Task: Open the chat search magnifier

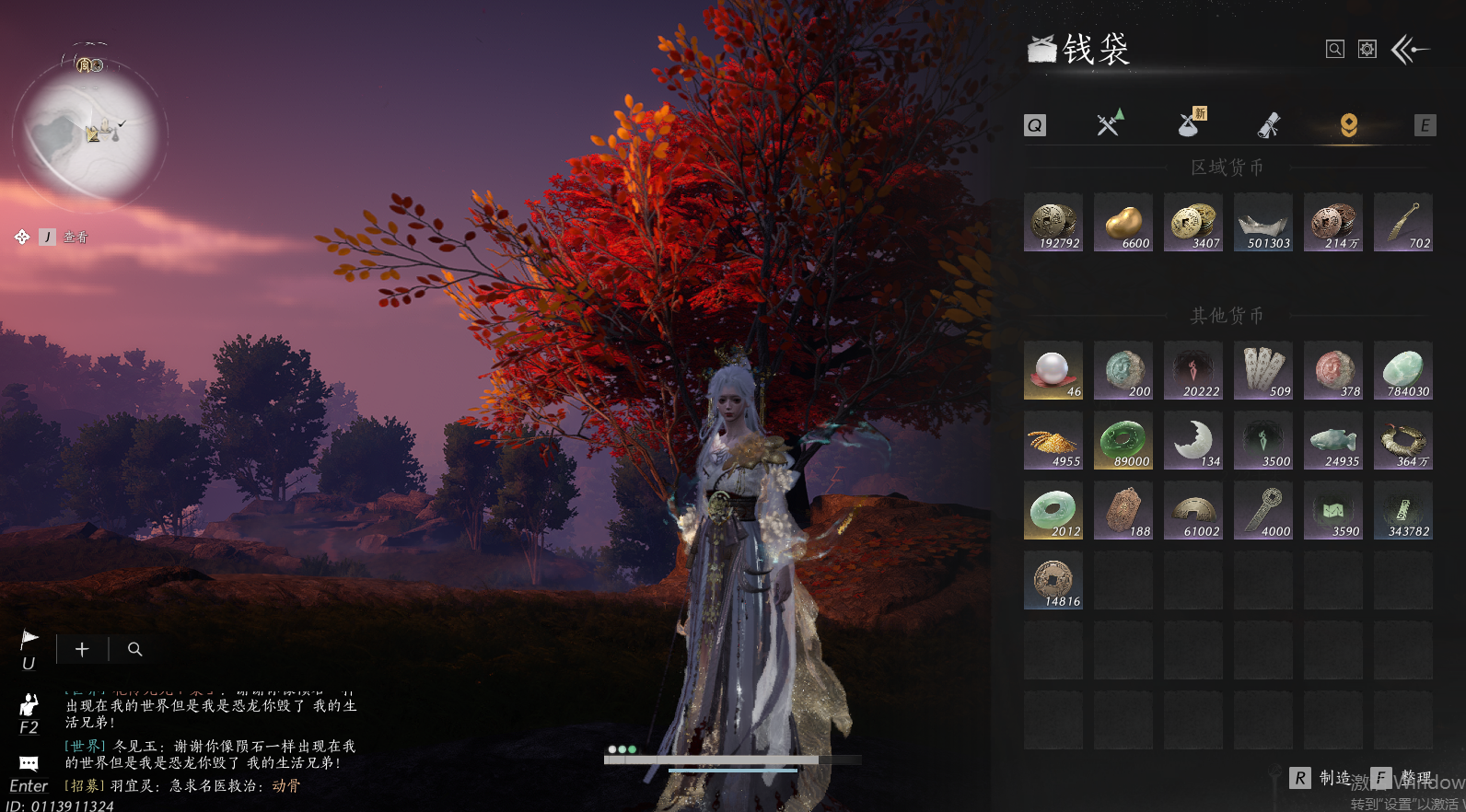Action: [x=134, y=650]
